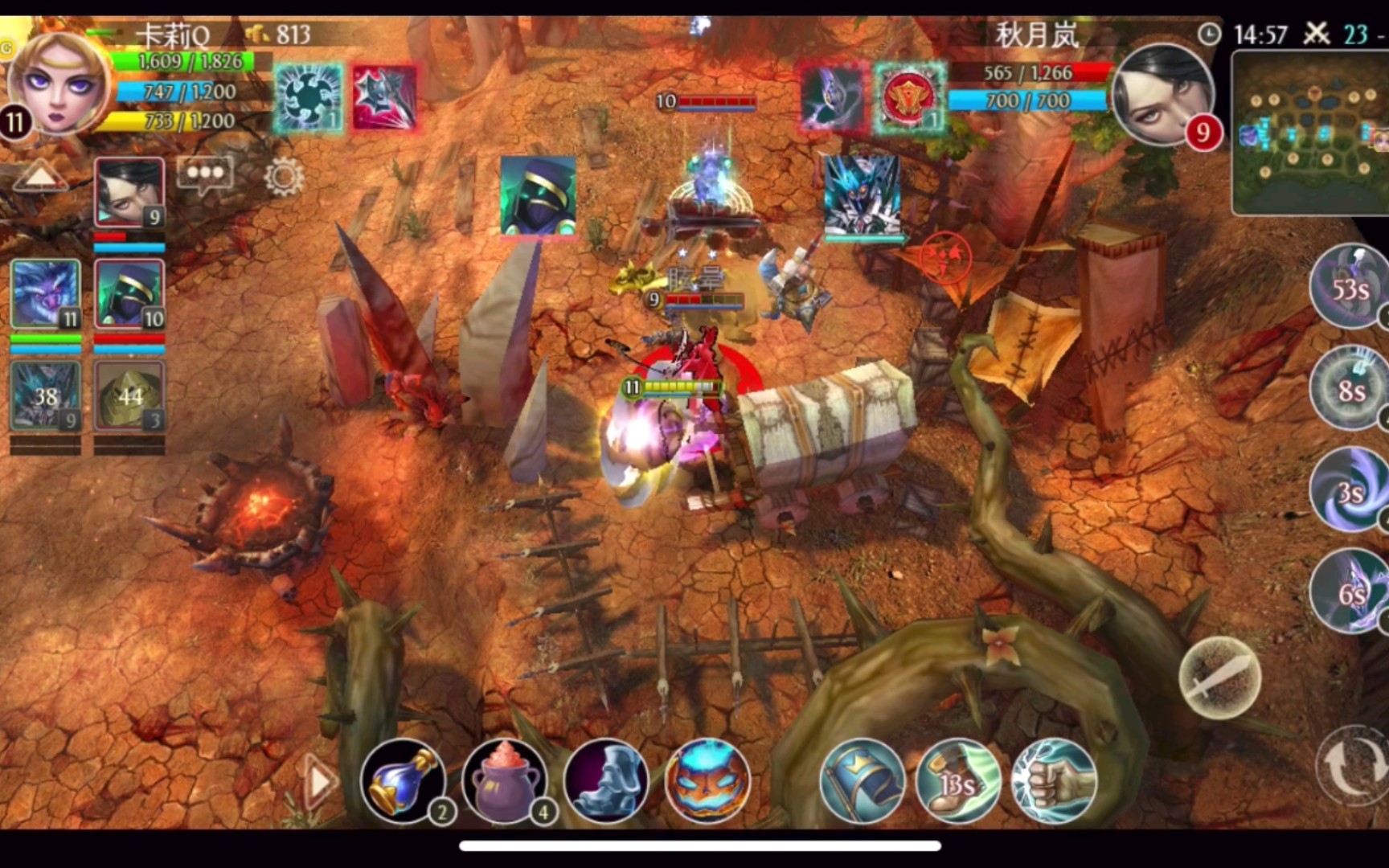Select the hooded level 10 ally portrait
Image resolution: width=1389 pixels, height=868 pixels.
(129, 295)
